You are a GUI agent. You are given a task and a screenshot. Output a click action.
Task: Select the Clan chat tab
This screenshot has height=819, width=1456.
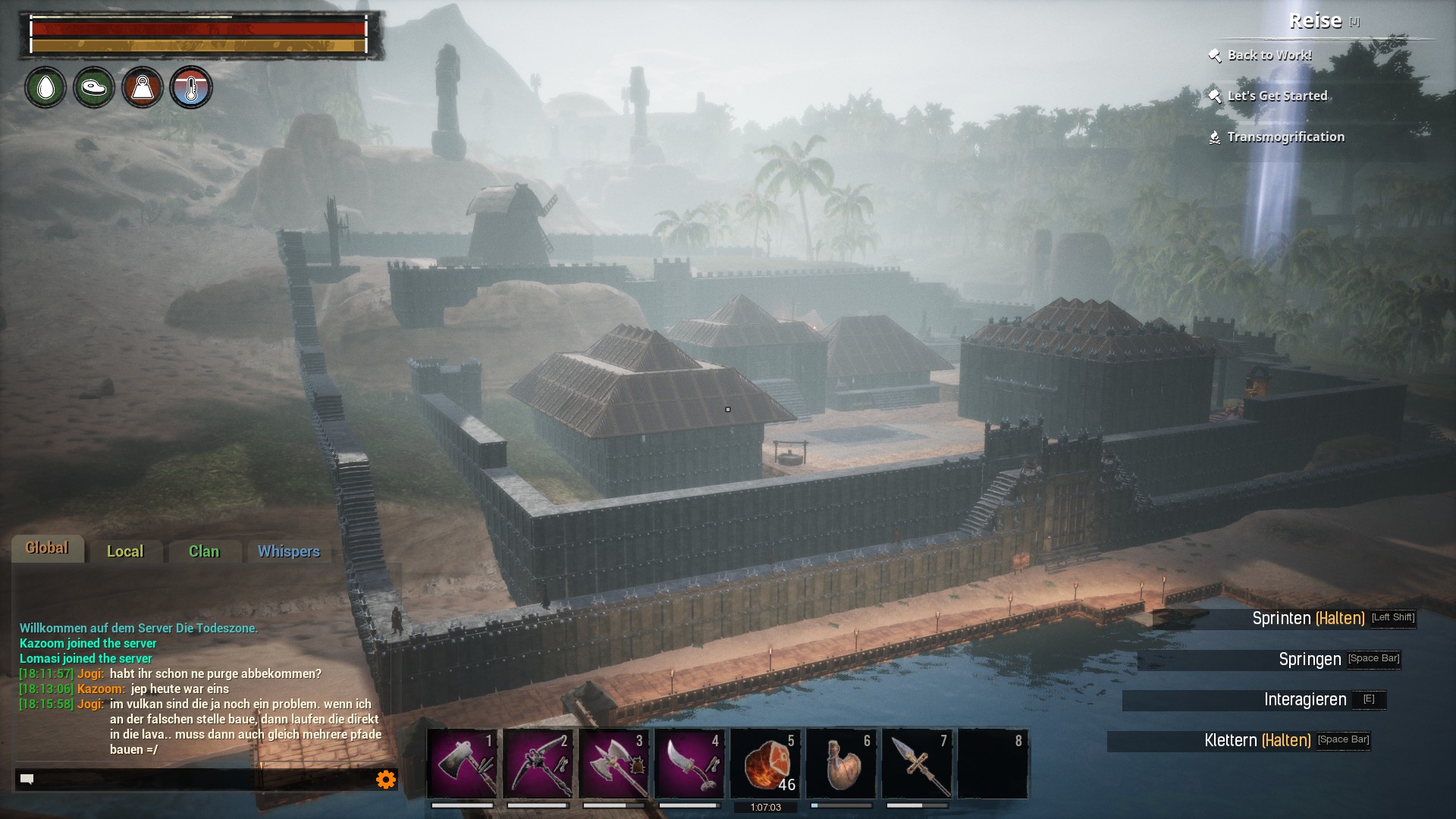point(204,551)
